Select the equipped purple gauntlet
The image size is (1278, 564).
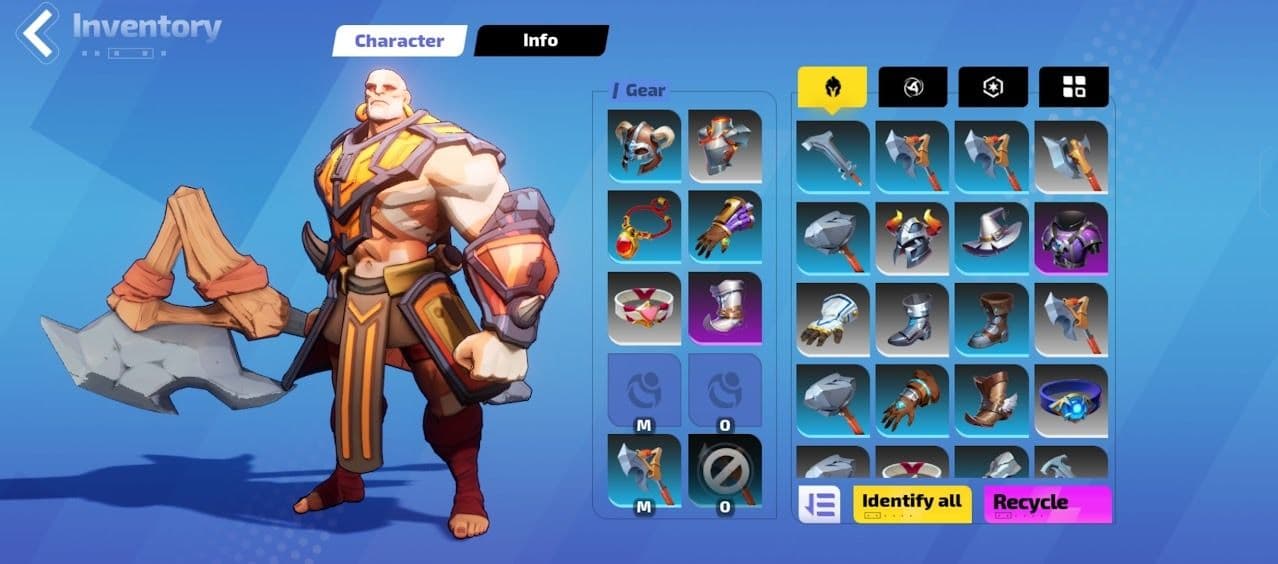pyautogui.click(x=725, y=227)
